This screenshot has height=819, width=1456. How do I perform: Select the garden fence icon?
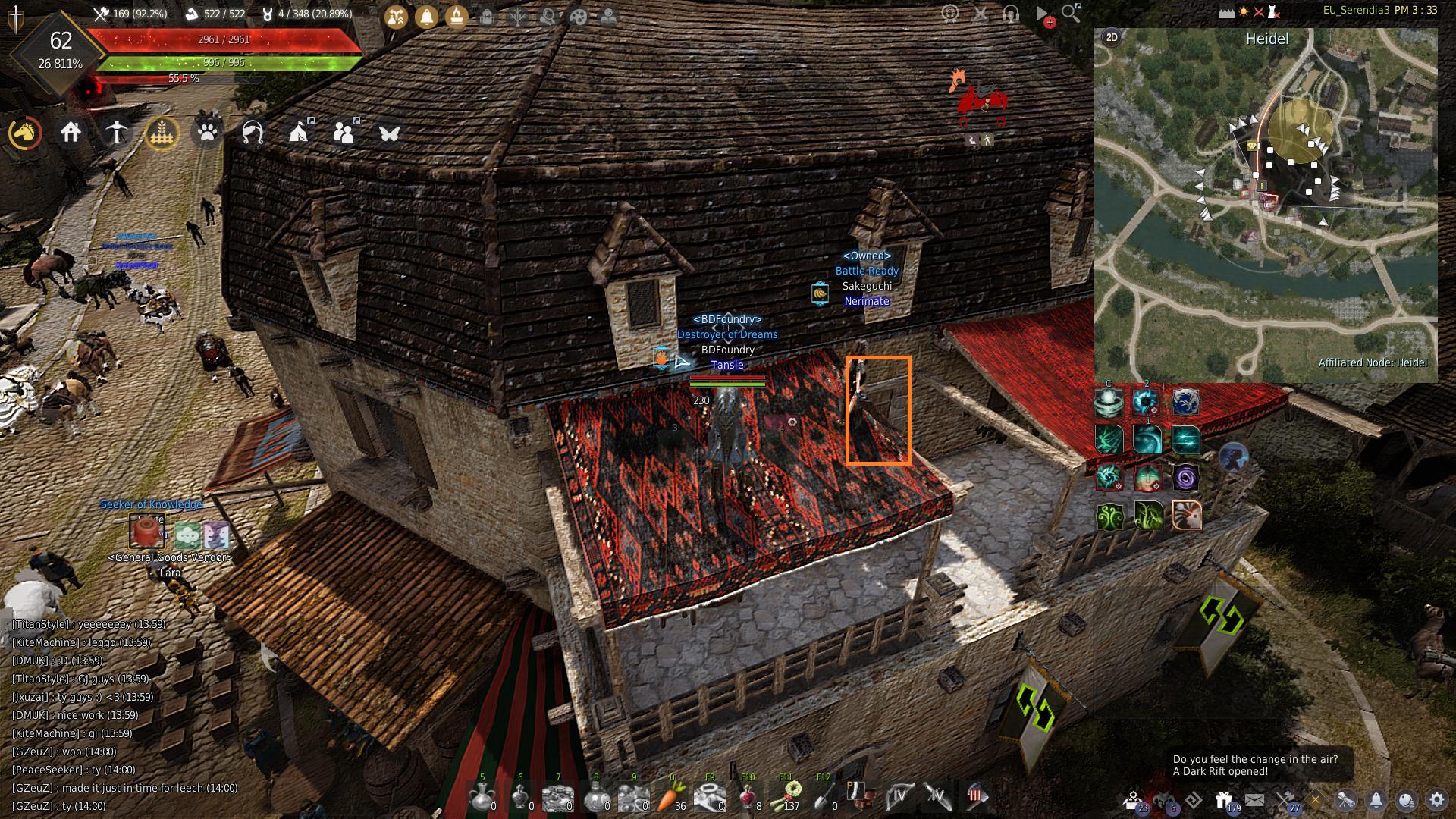(162, 133)
